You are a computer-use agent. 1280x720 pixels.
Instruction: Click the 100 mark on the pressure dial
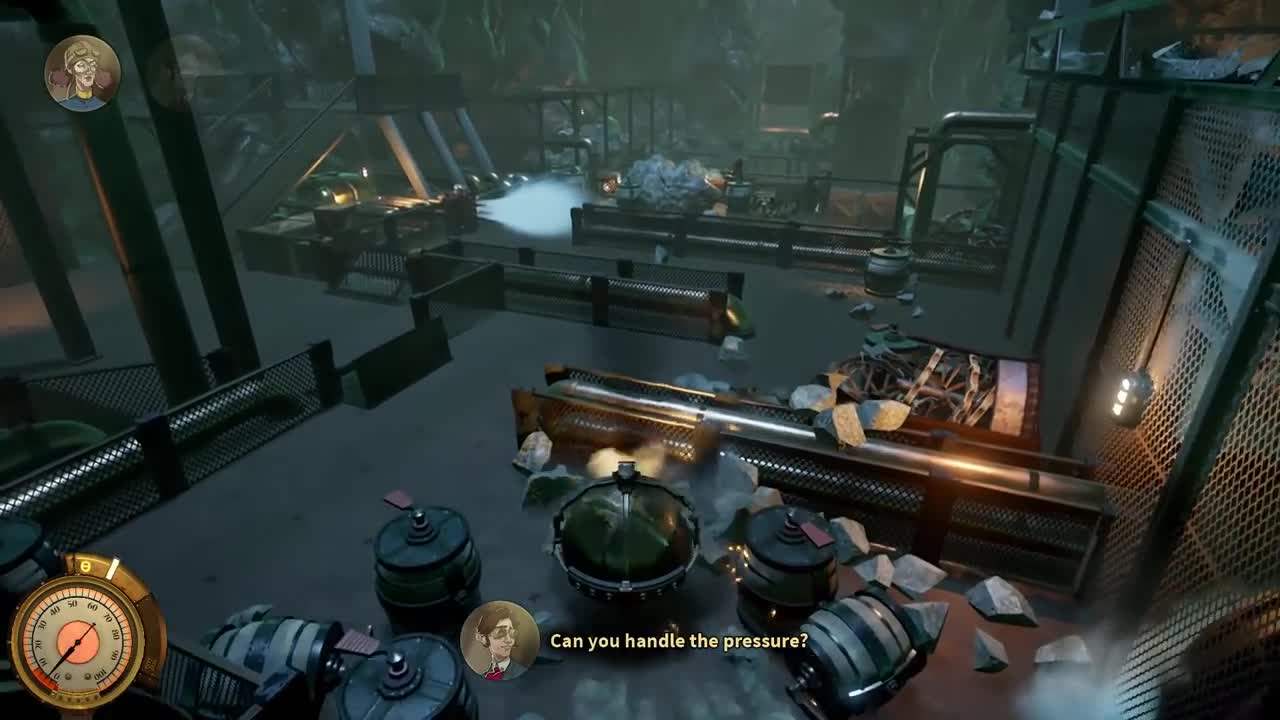click(99, 675)
